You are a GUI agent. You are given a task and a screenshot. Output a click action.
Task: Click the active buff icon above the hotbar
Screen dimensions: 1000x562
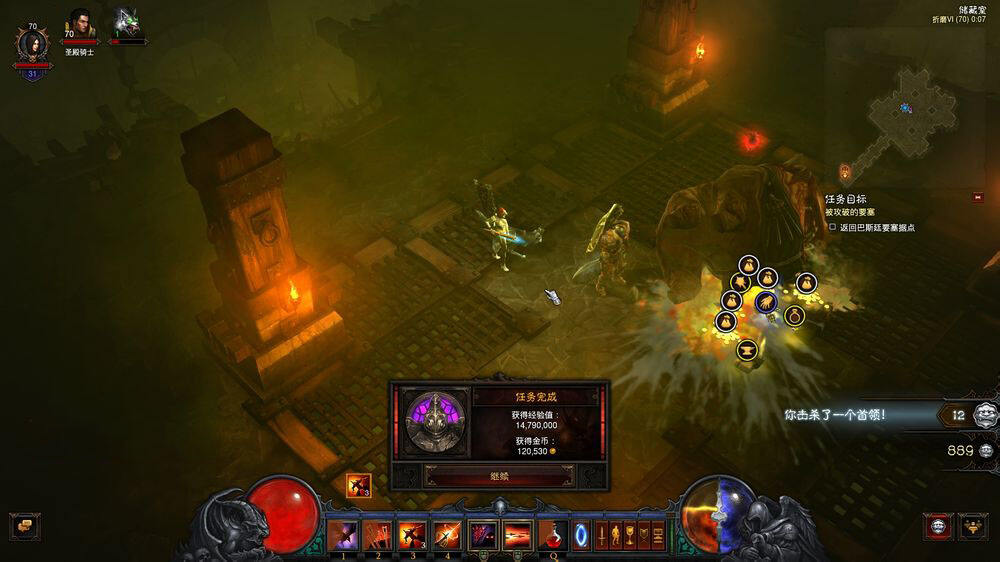click(x=358, y=486)
